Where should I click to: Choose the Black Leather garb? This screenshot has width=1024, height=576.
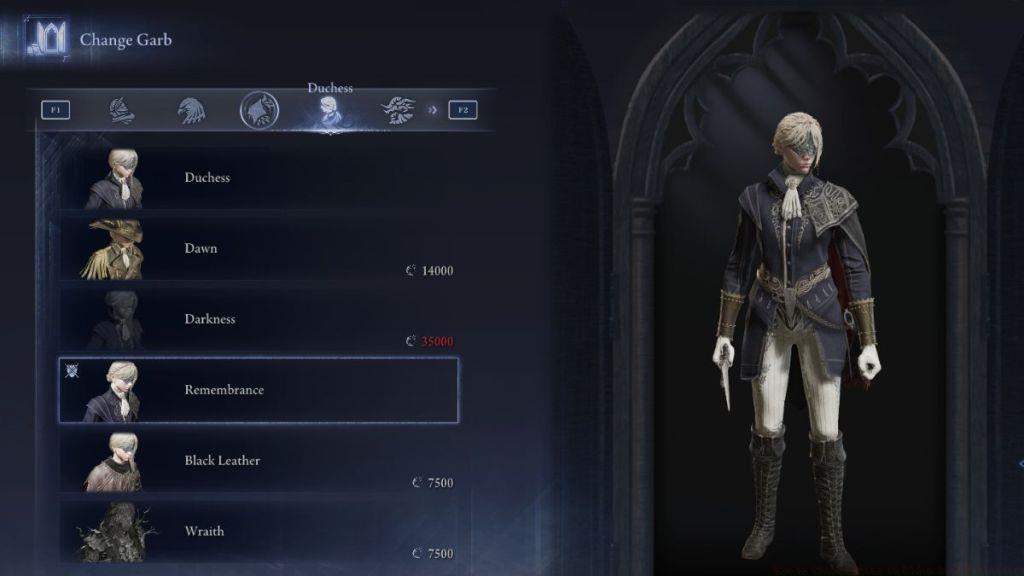point(258,461)
